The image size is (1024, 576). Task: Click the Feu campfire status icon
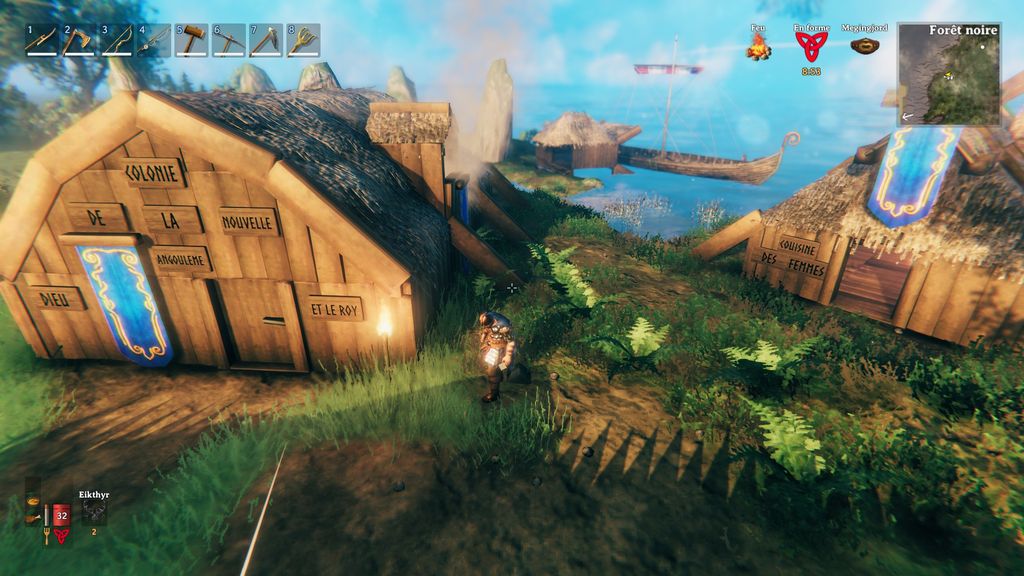(758, 46)
